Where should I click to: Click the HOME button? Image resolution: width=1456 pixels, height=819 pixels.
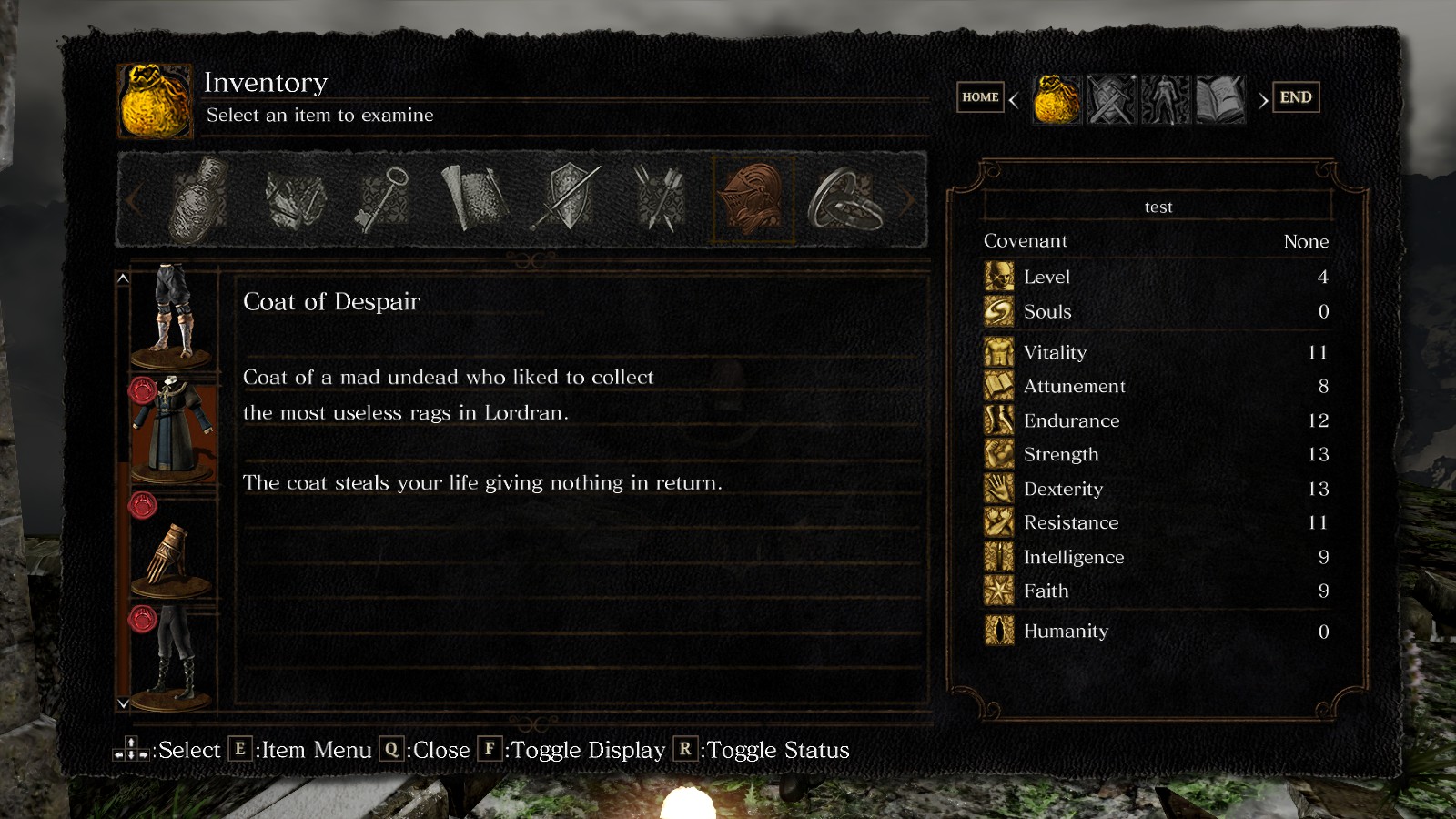980,97
